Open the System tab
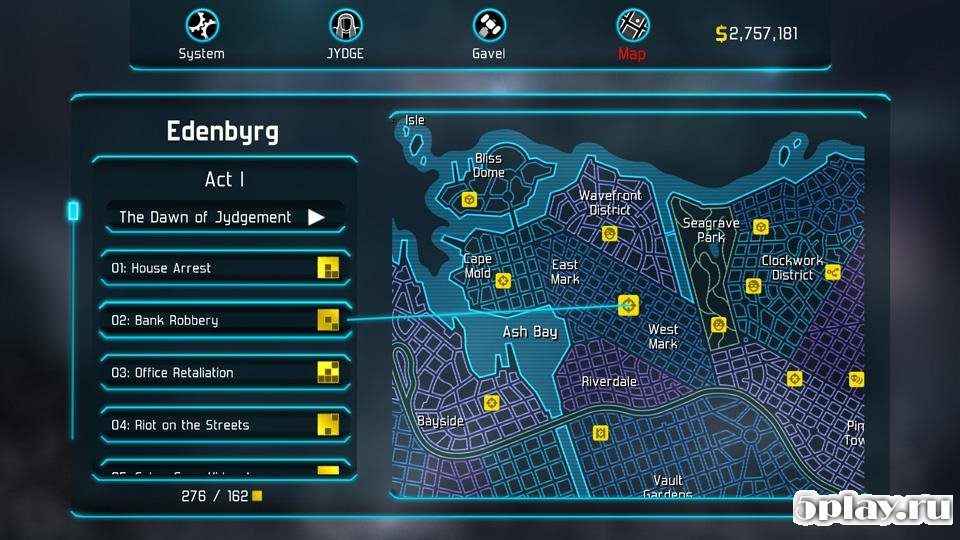This screenshot has width=960, height=540. tap(201, 34)
